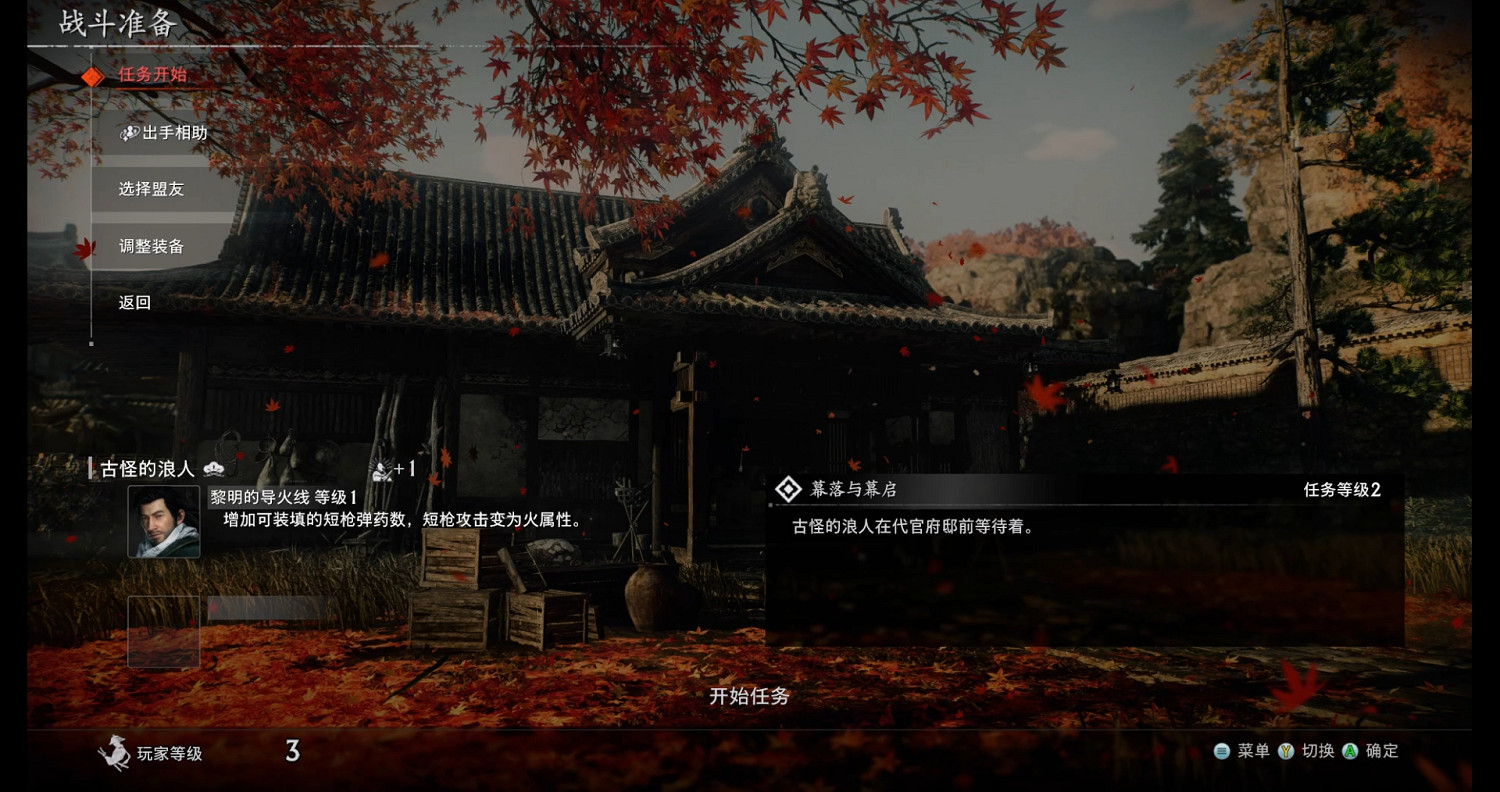
Task: Click the ≡ menu controller icon near 菜单
Action: [1222, 751]
